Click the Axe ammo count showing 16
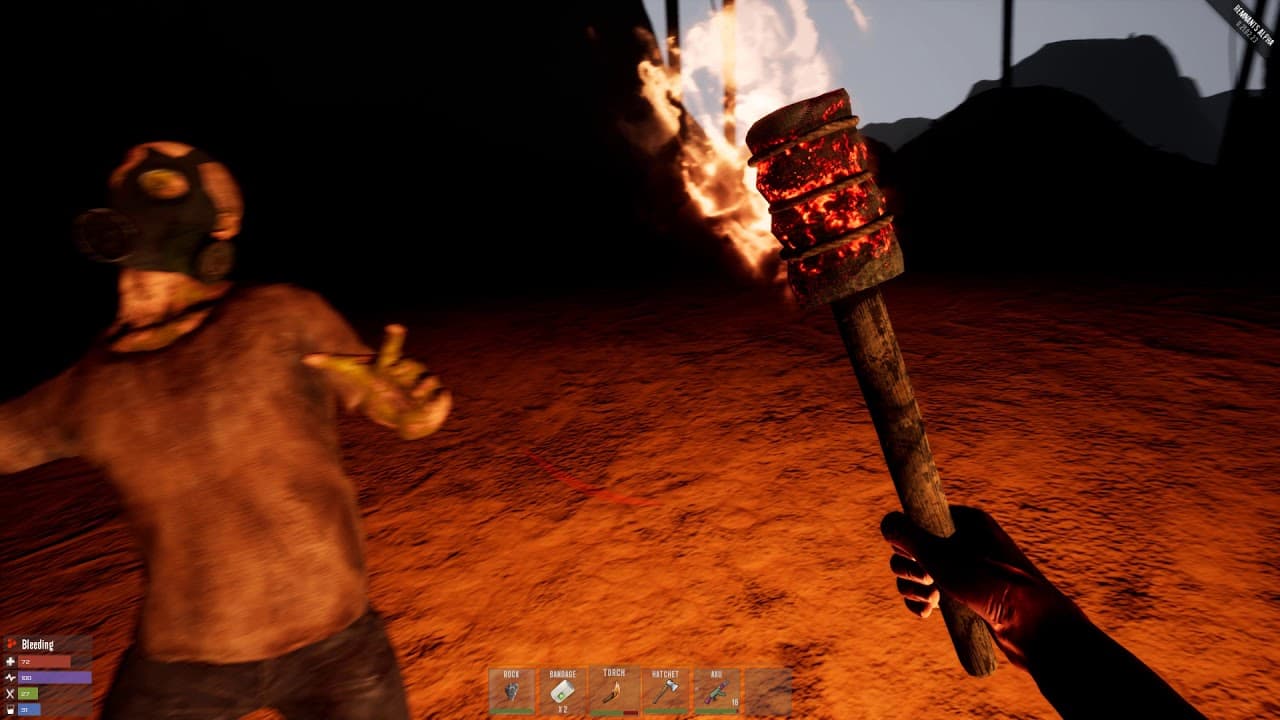Viewport: 1280px width, 720px height. pos(737,703)
